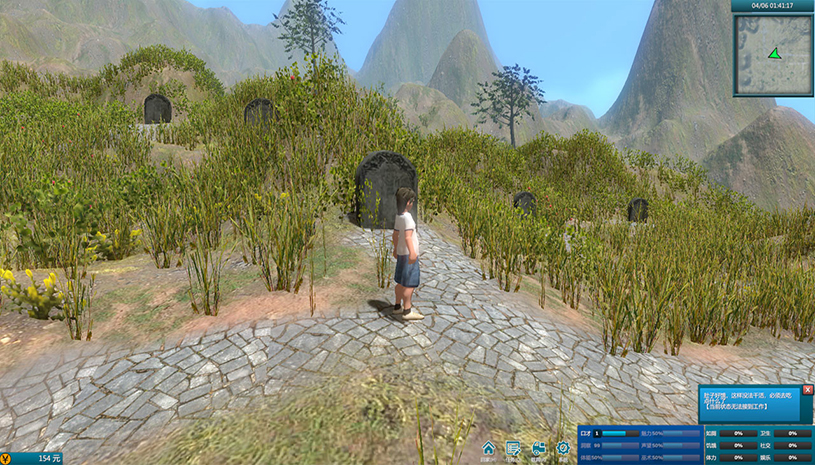Click the house-shaped go home icon

point(488,448)
